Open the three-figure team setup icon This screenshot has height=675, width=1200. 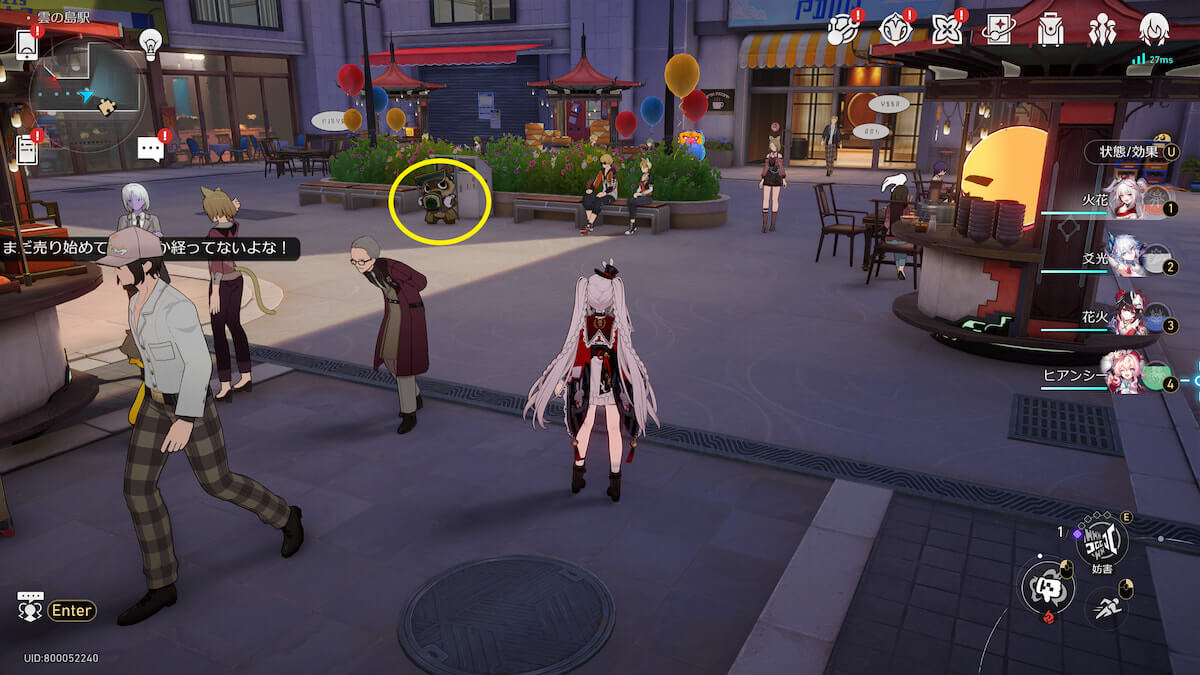1102,29
